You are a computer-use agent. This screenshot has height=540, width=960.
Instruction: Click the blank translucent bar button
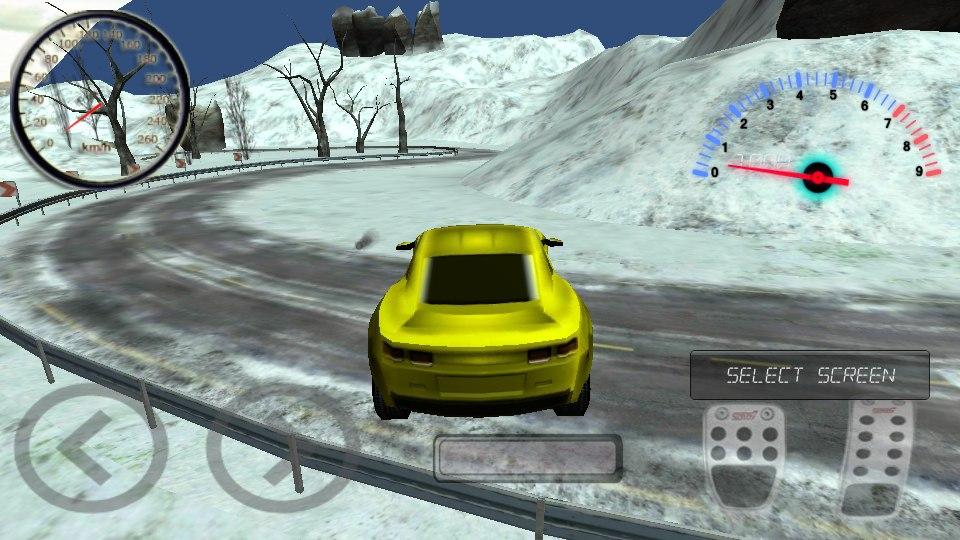tap(528, 458)
